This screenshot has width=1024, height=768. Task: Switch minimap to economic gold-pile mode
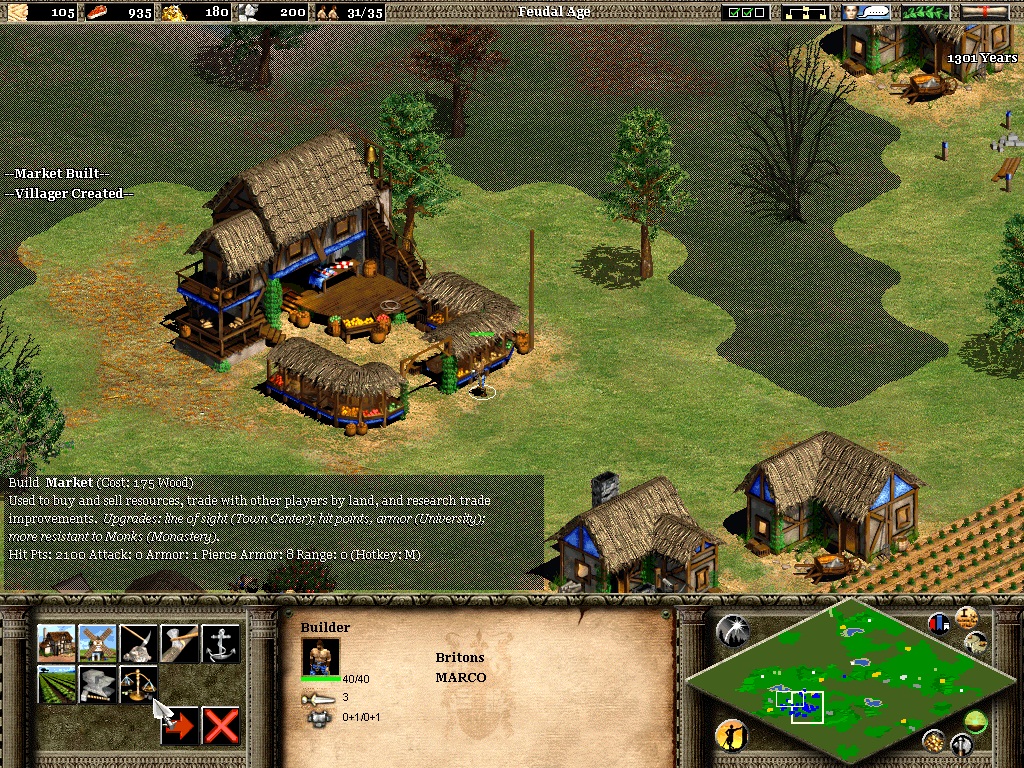(x=933, y=740)
